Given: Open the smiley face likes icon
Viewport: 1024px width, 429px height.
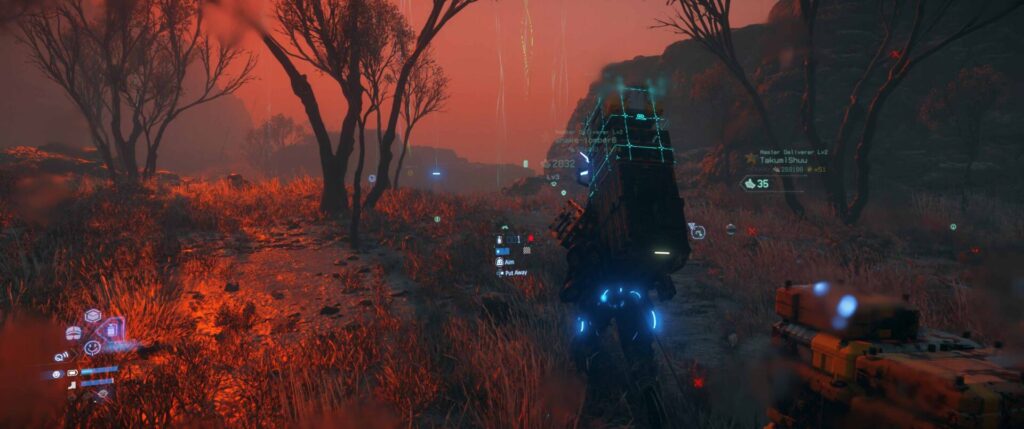Looking at the screenshot, I should tap(92, 348).
